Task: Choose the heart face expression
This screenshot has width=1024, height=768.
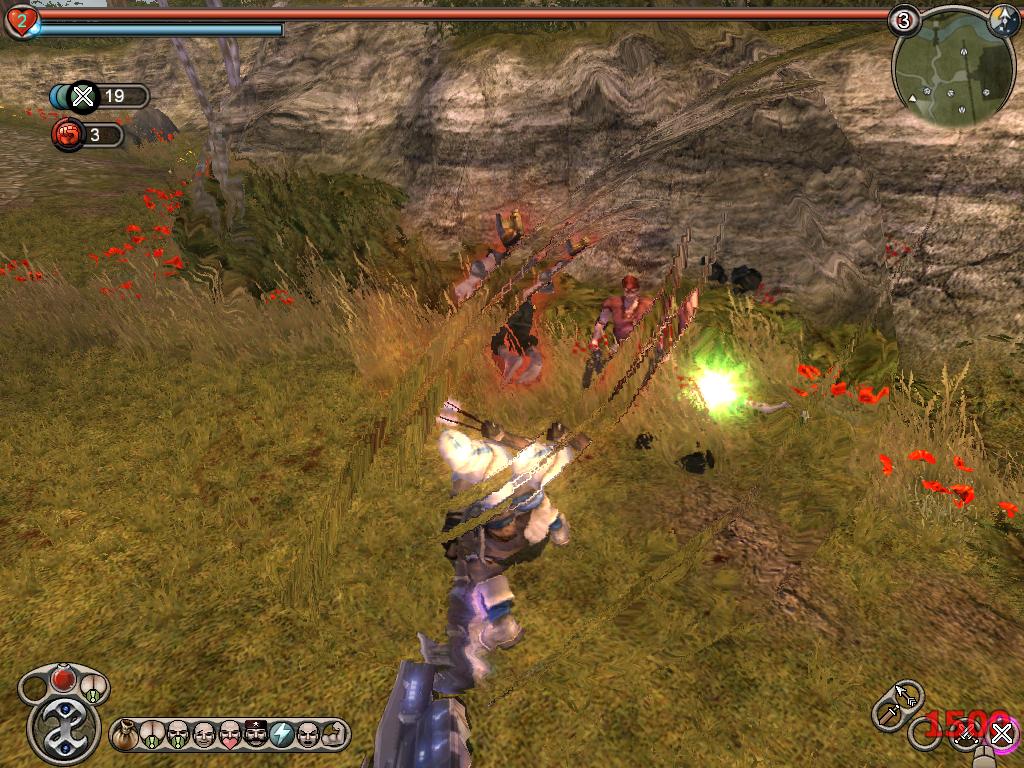Action: coord(230,735)
